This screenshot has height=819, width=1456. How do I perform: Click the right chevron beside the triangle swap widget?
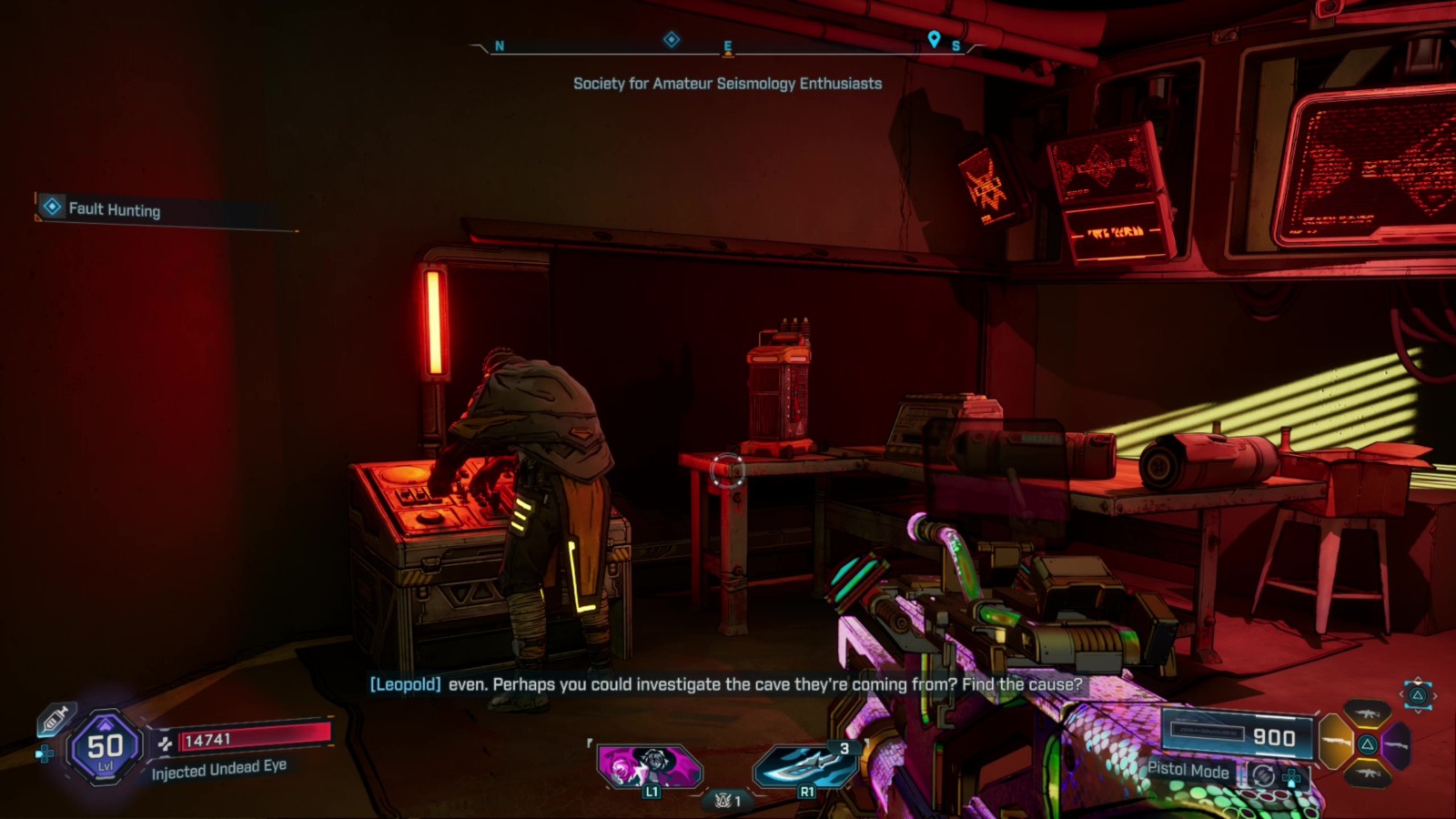[x=1435, y=696]
